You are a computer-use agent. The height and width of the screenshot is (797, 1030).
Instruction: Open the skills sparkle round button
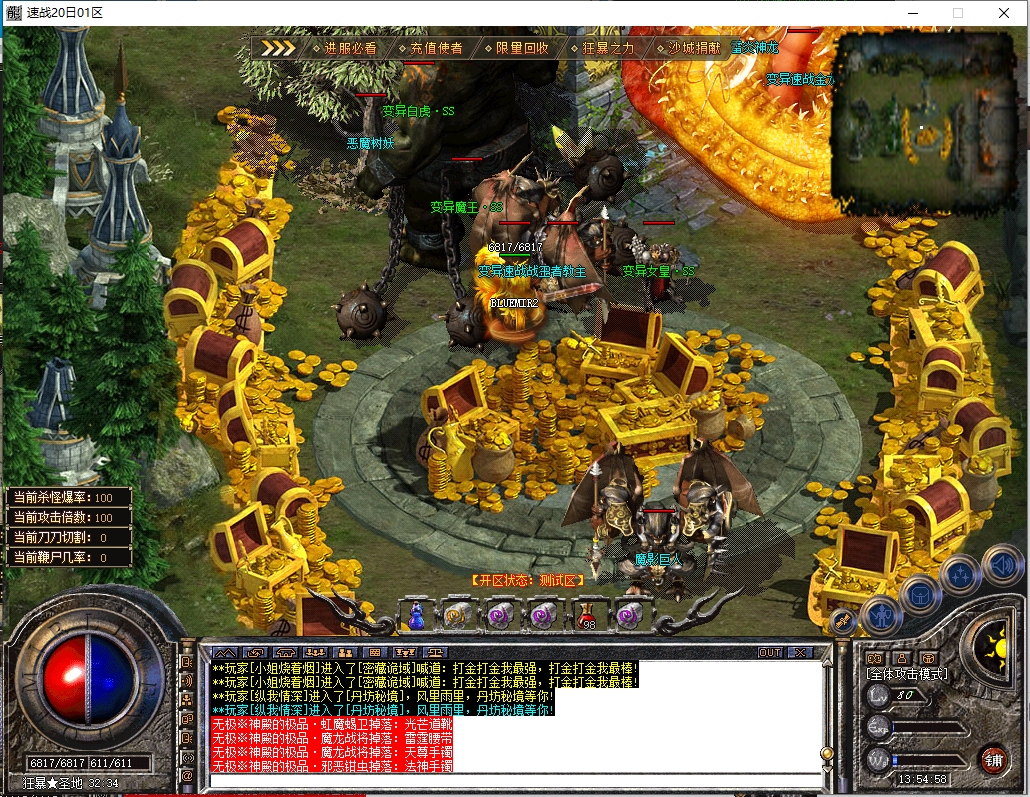pos(960,575)
